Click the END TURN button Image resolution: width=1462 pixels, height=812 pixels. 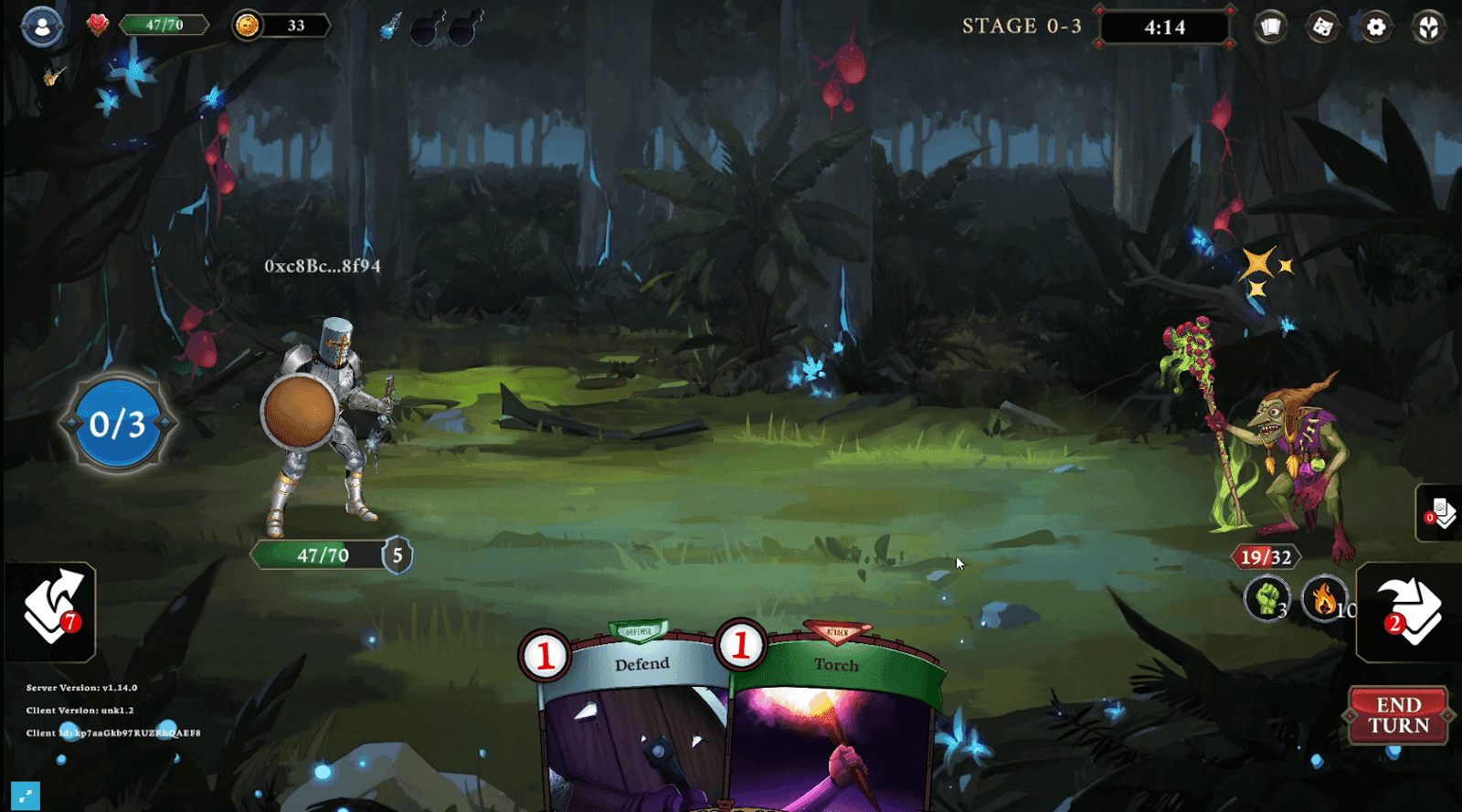[1399, 714]
